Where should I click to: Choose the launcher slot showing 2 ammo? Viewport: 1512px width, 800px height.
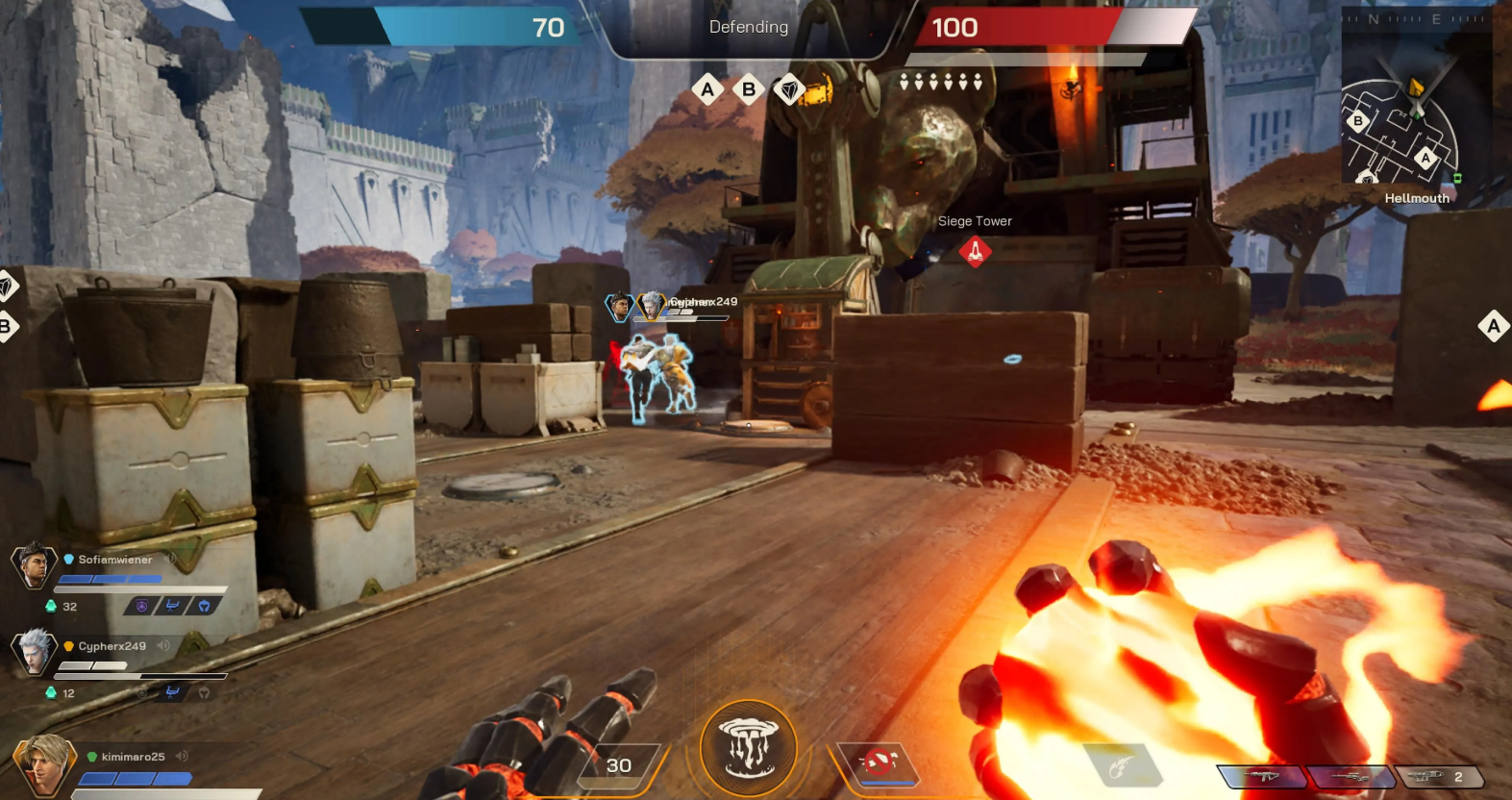tap(1438, 777)
